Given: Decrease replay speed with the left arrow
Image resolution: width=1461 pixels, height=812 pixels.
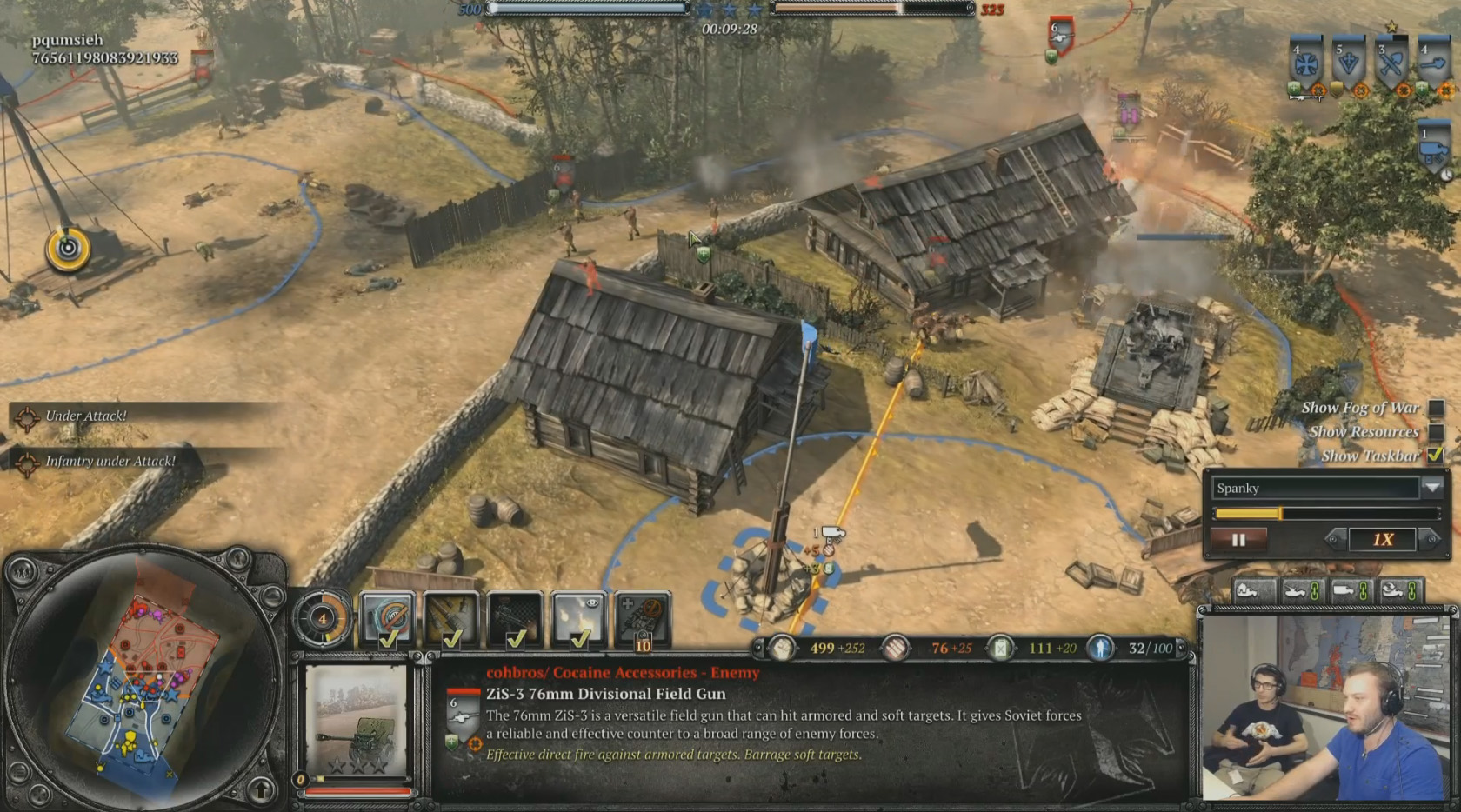Looking at the screenshot, I should click(1336, 540).
